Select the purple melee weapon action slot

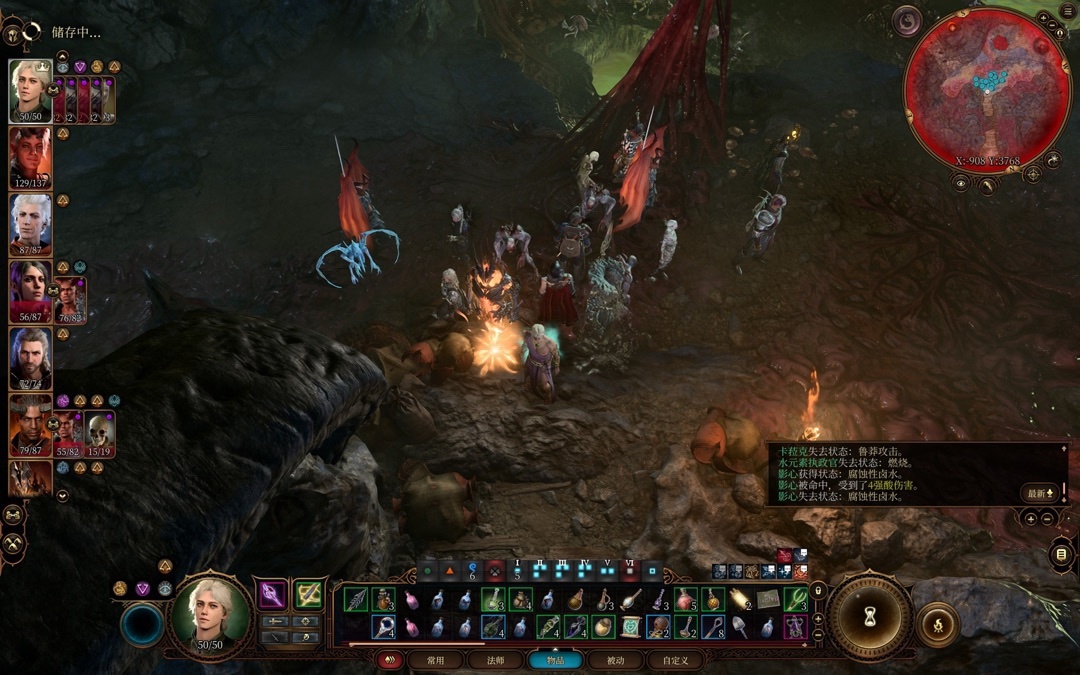(272, 596)
